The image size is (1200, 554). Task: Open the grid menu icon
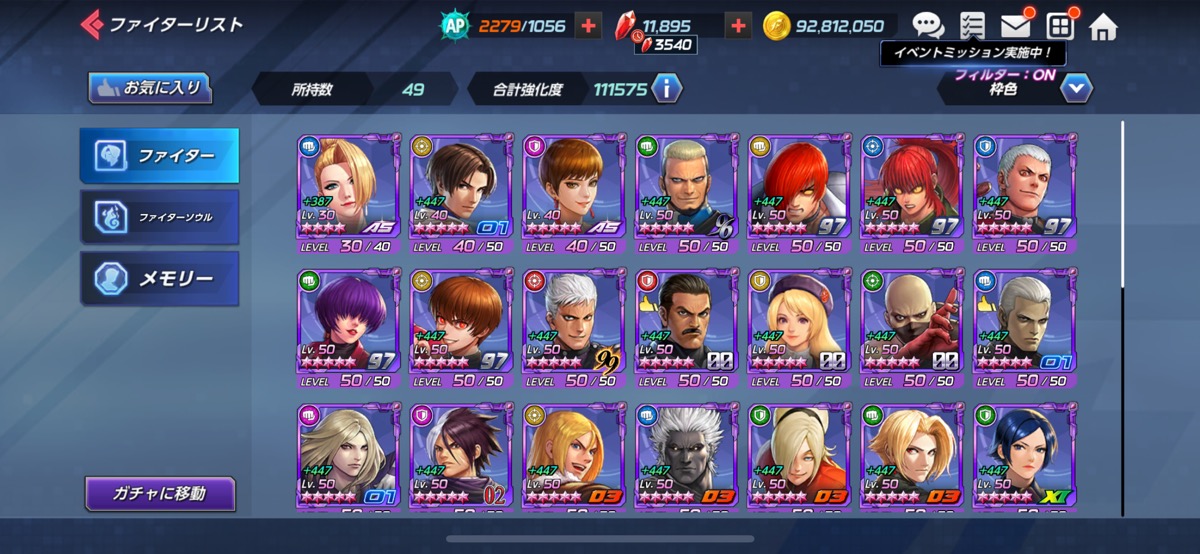(x=1059, y=26)
